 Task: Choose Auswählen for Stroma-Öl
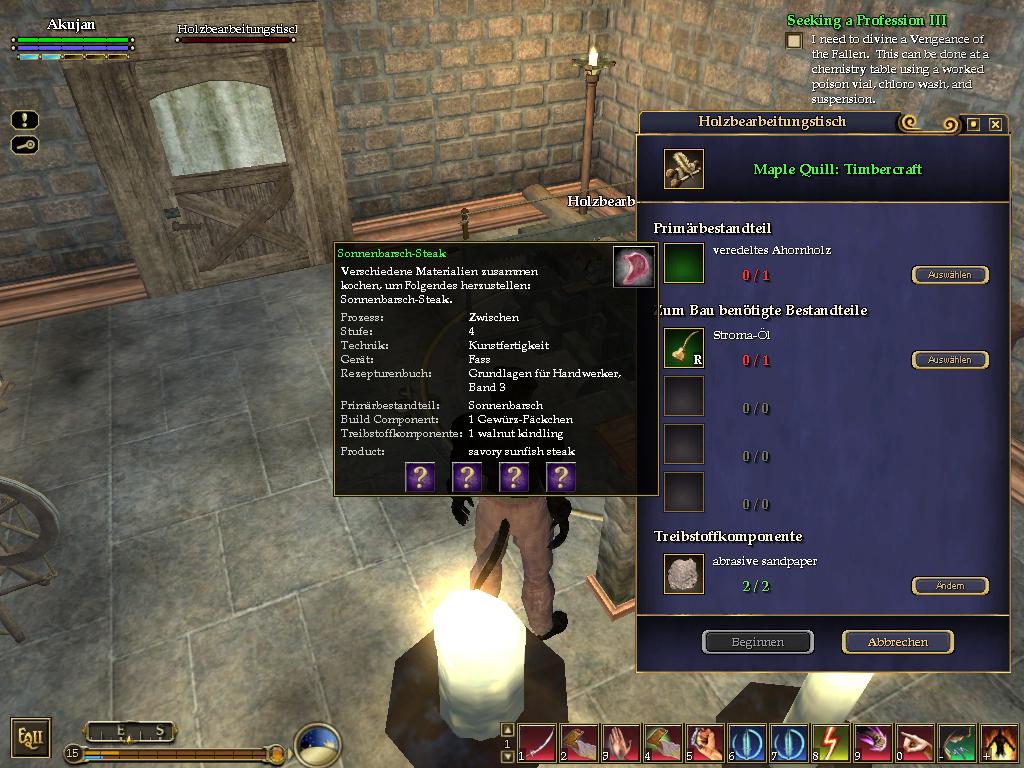(x=949, y=360)
